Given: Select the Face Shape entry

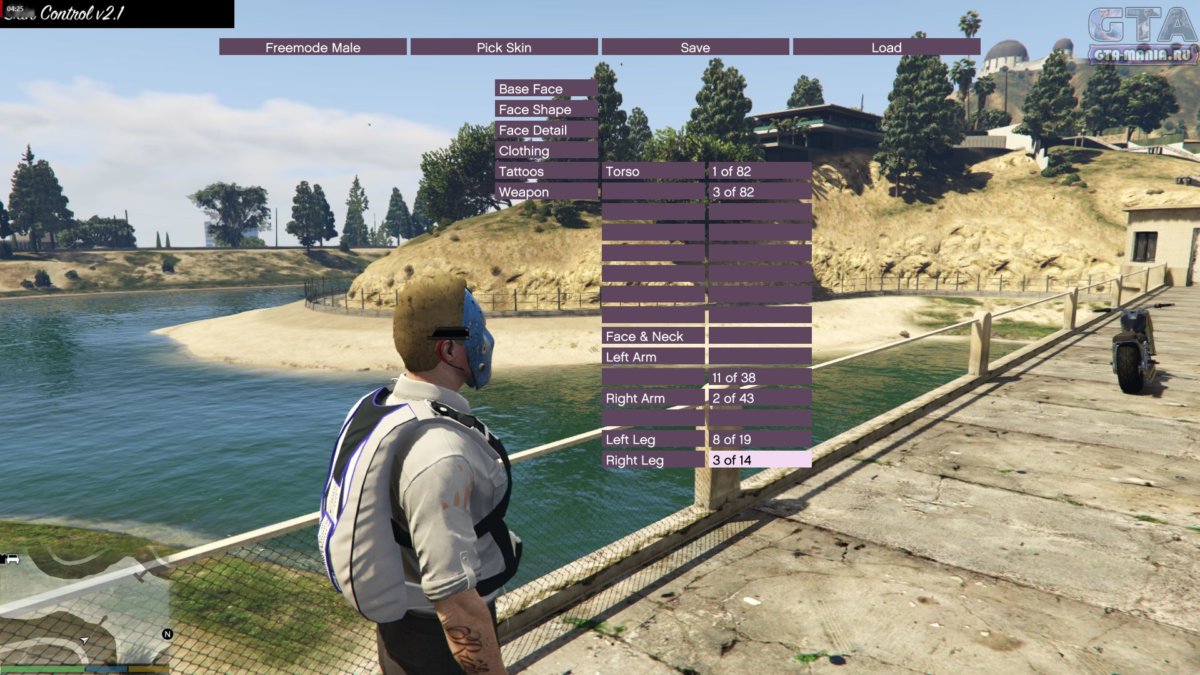Looking at the screenshot, I should (x=546, y=110).
